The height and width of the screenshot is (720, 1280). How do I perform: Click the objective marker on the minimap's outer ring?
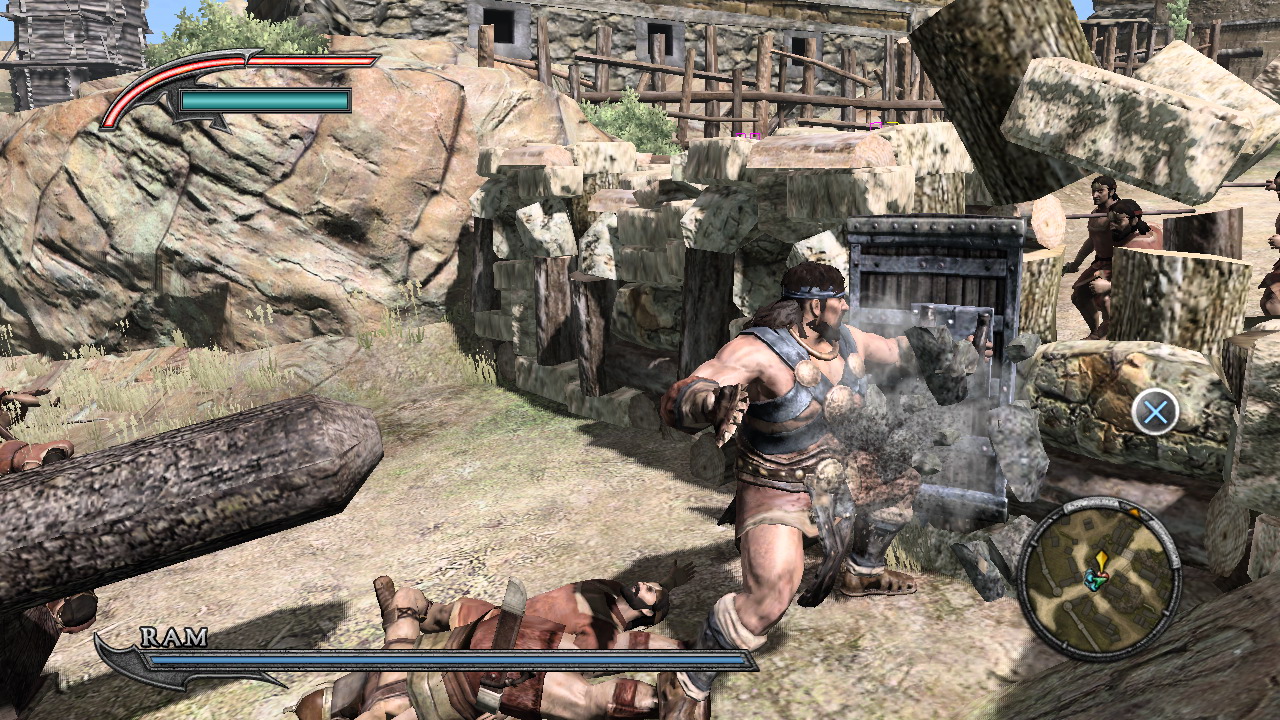[x=1133, y=512]
